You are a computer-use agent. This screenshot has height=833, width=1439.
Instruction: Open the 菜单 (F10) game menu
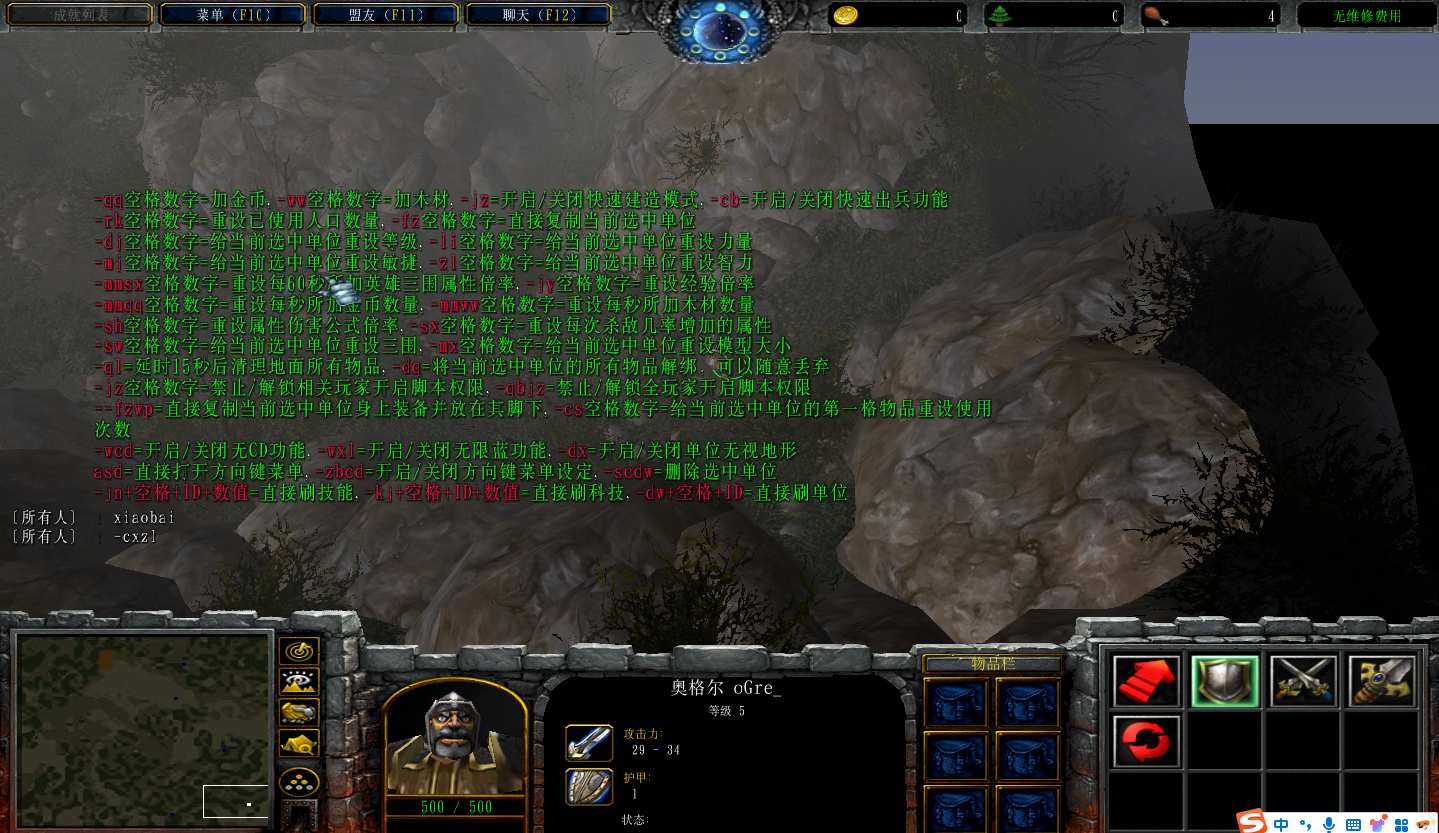(234, 15)
